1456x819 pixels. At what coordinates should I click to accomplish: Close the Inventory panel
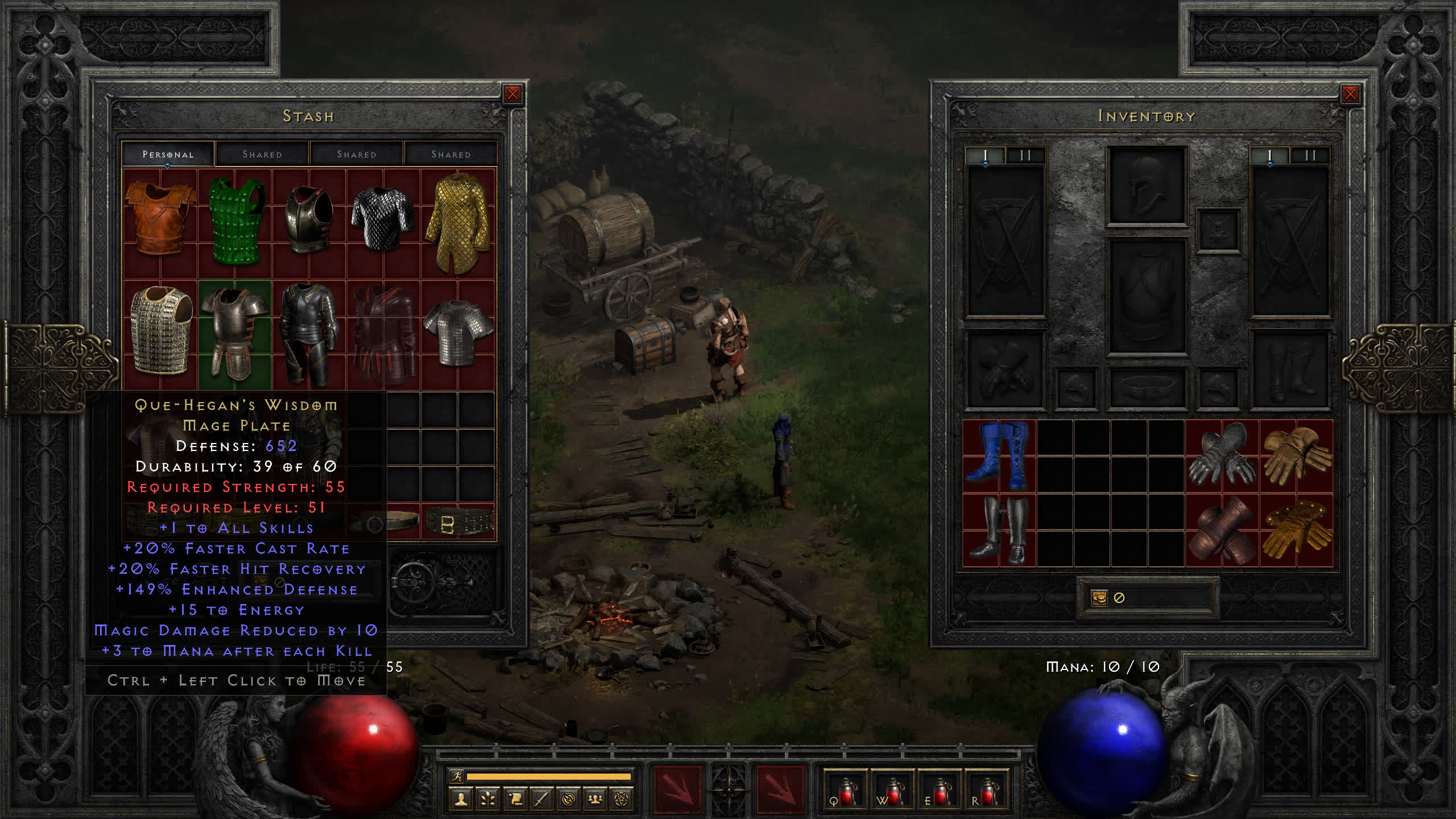click(1350, 94)
